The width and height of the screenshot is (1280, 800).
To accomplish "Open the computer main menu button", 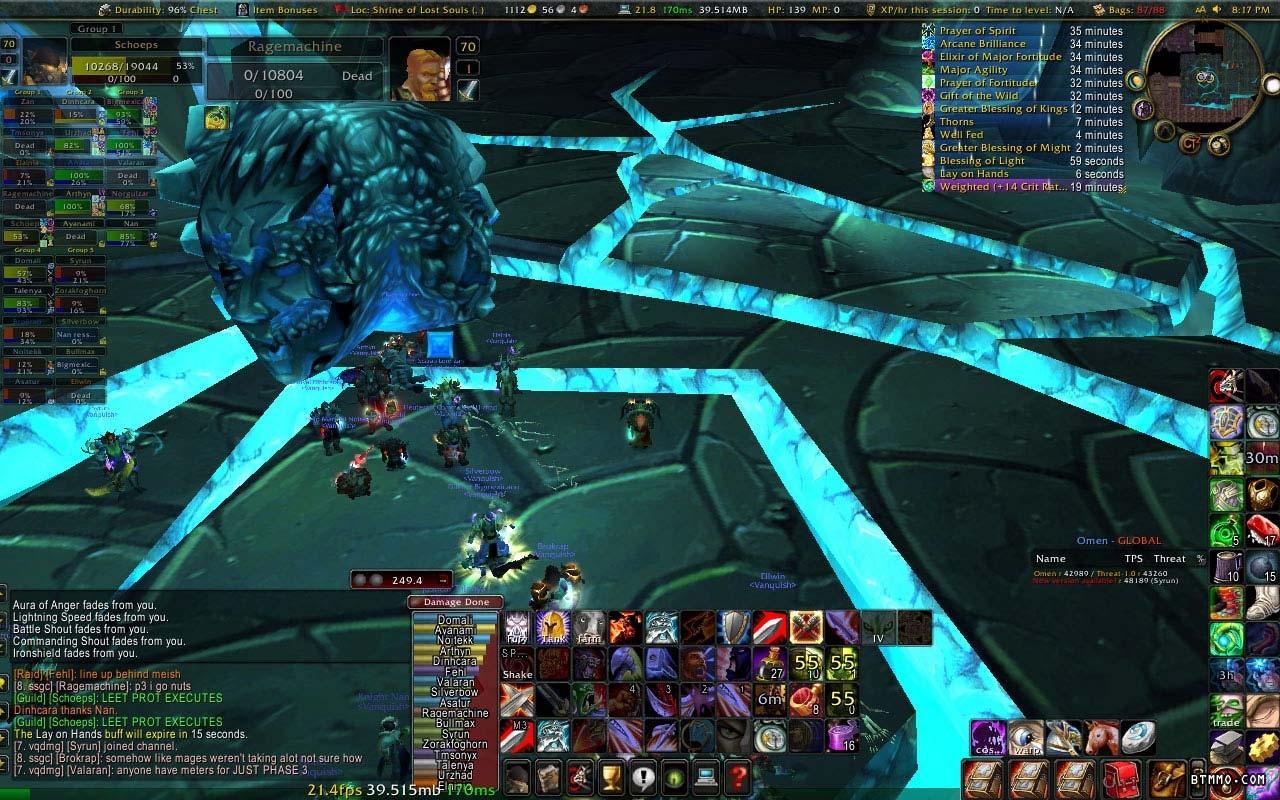I will 706,776.
